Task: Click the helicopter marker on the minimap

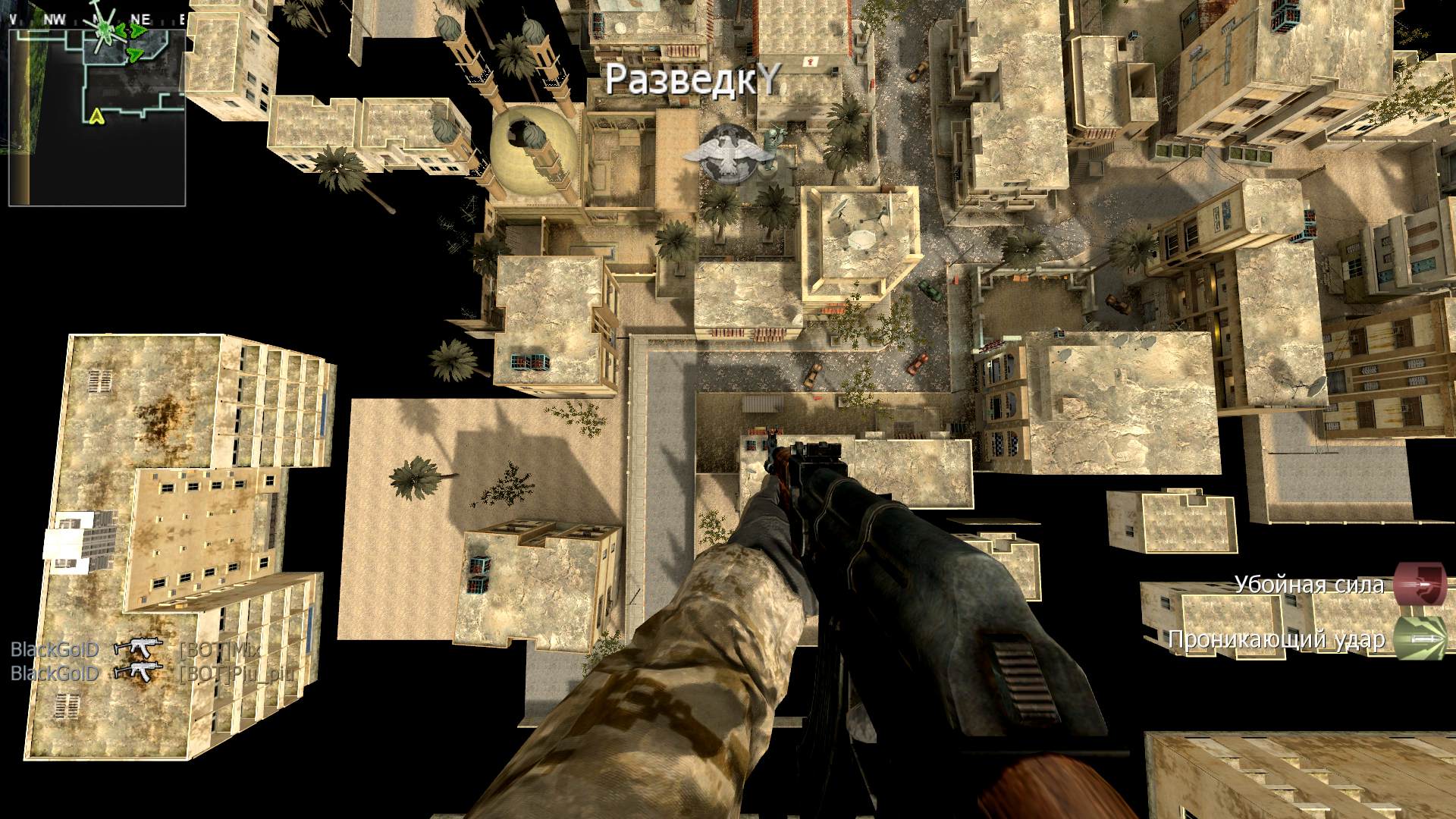Action: (x=105, y=30)
